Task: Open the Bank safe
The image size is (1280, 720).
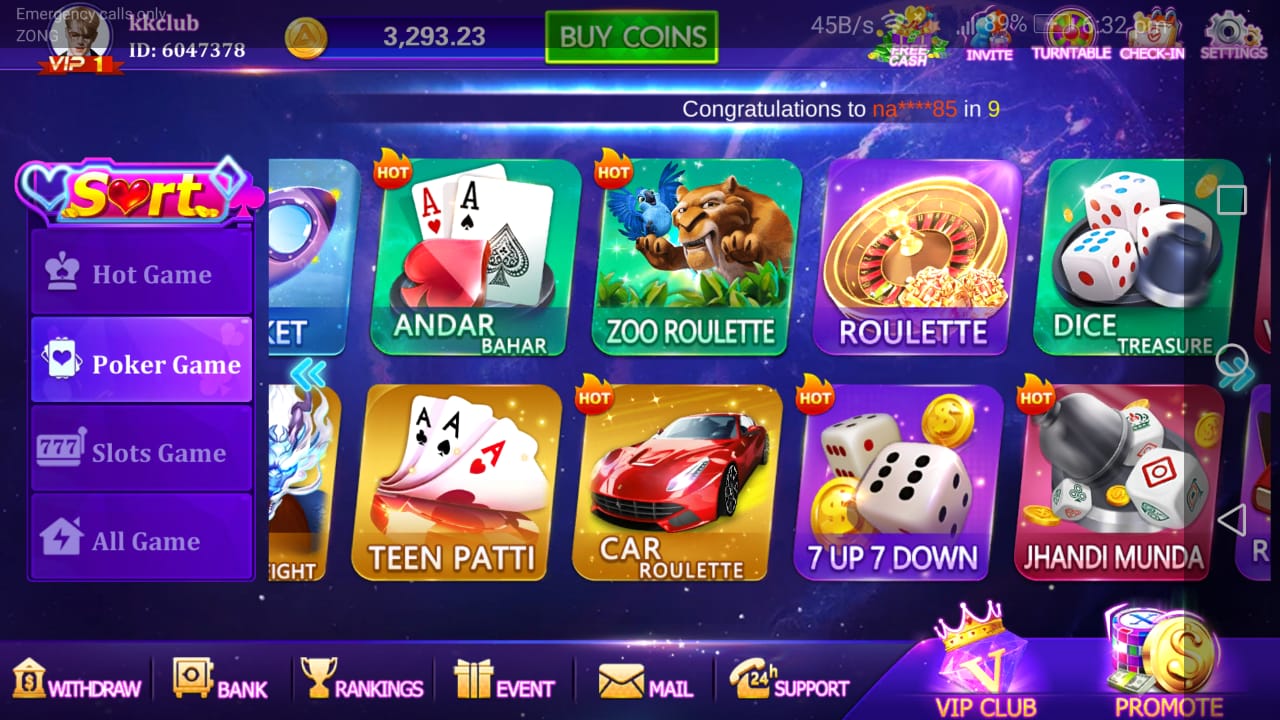Action: point(220,681)
